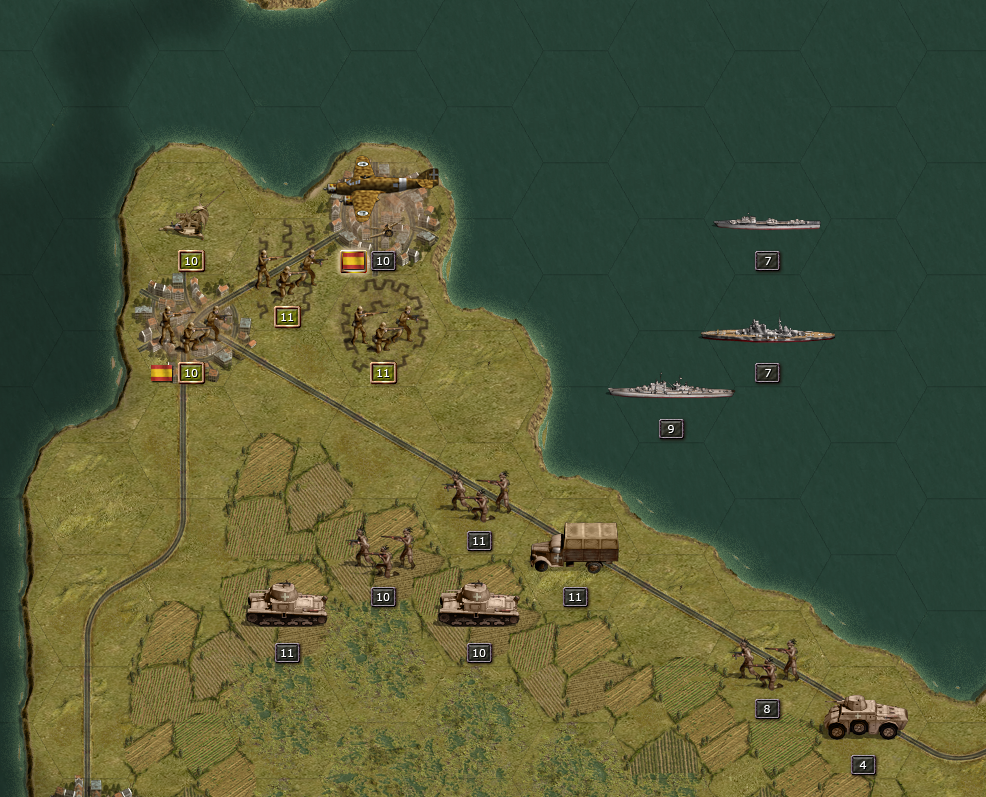The height and width of the screenshot is (797, 986).
Task: Select the camouflaged battleship with strength 7
Action: tap(767, 333)
